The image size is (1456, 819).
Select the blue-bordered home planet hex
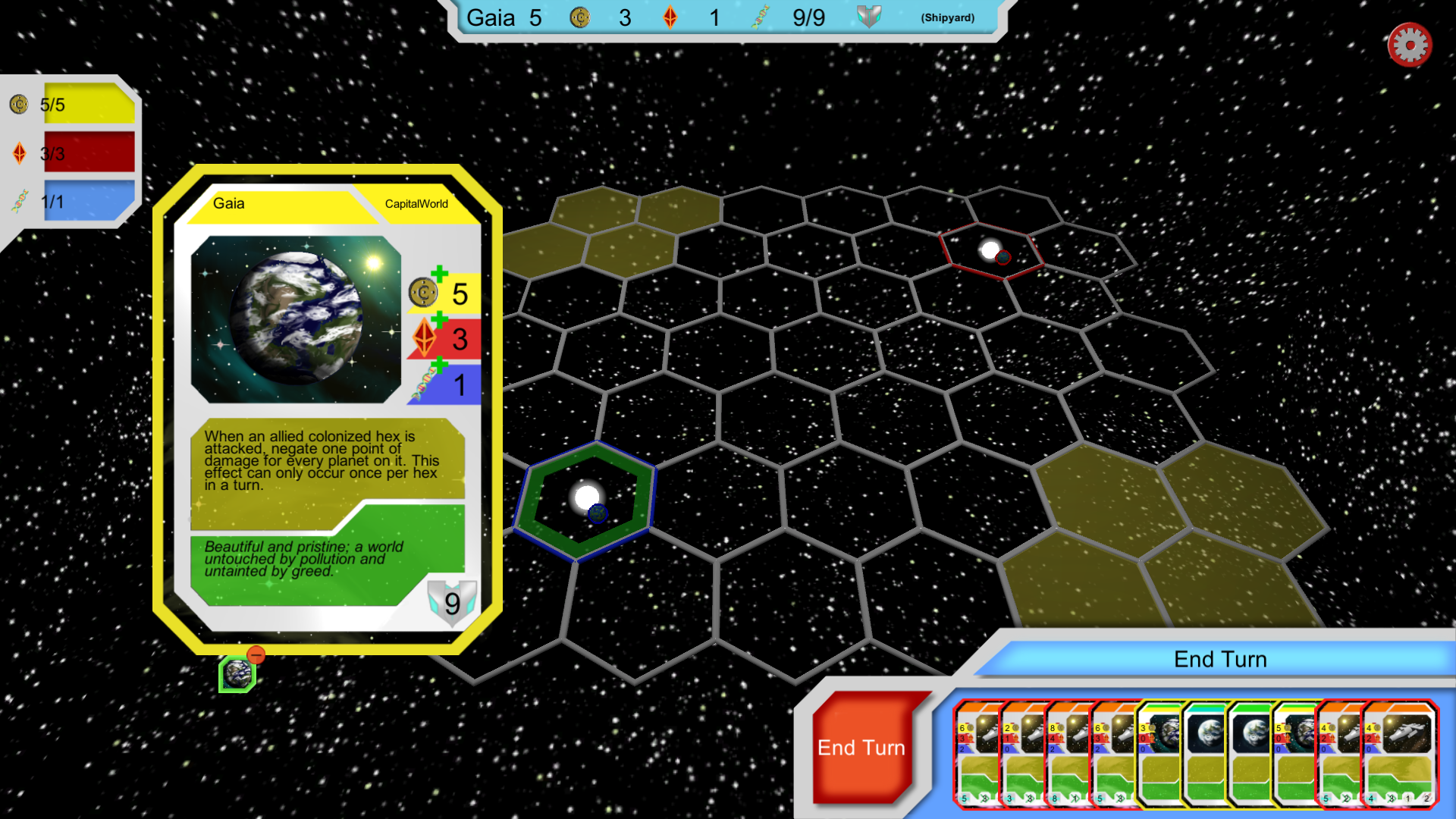pos(585,500)
